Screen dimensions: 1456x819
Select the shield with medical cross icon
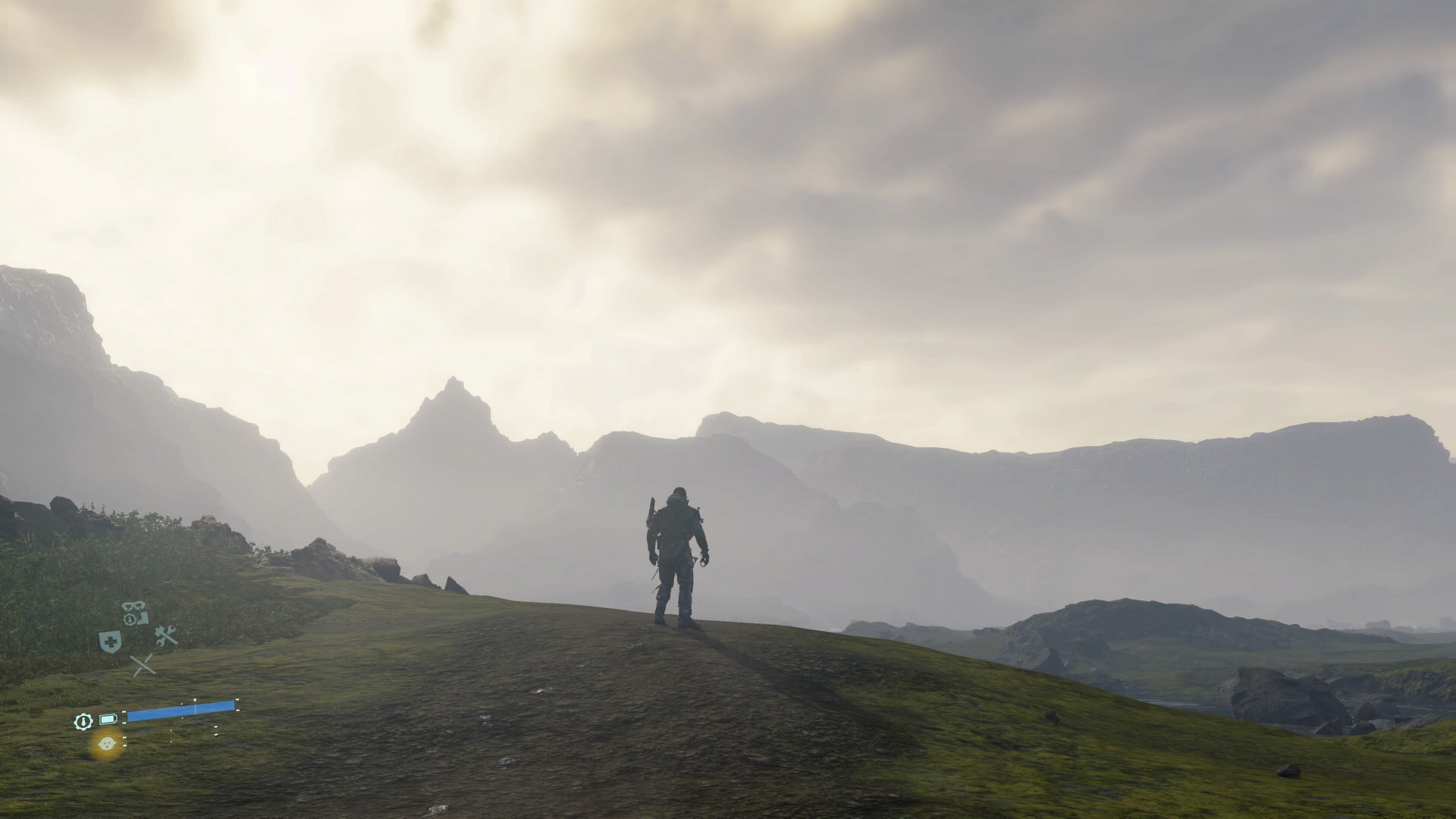coord(110,642)
